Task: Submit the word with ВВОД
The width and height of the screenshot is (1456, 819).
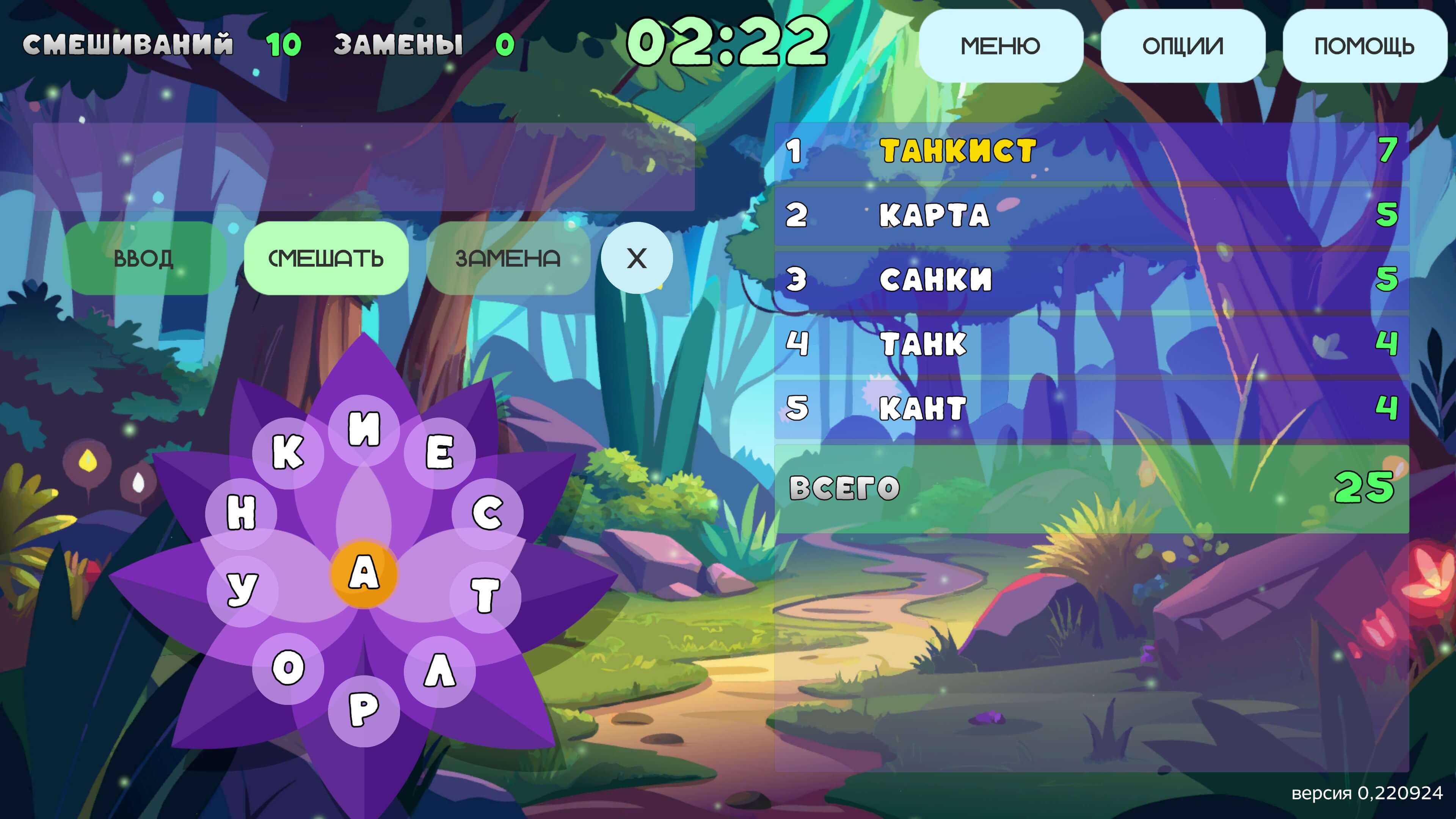Action: 144,258
